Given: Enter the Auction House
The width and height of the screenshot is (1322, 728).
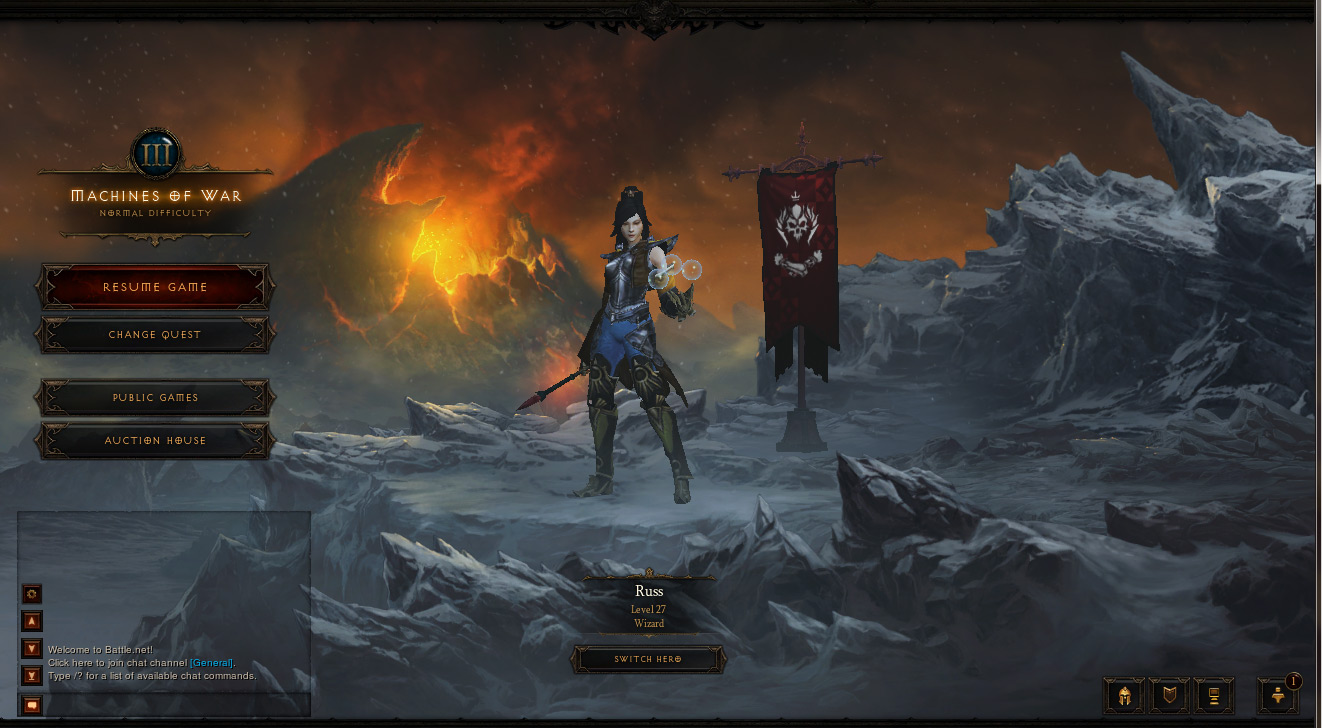Looking at the screenshot, I should [155, 441].
